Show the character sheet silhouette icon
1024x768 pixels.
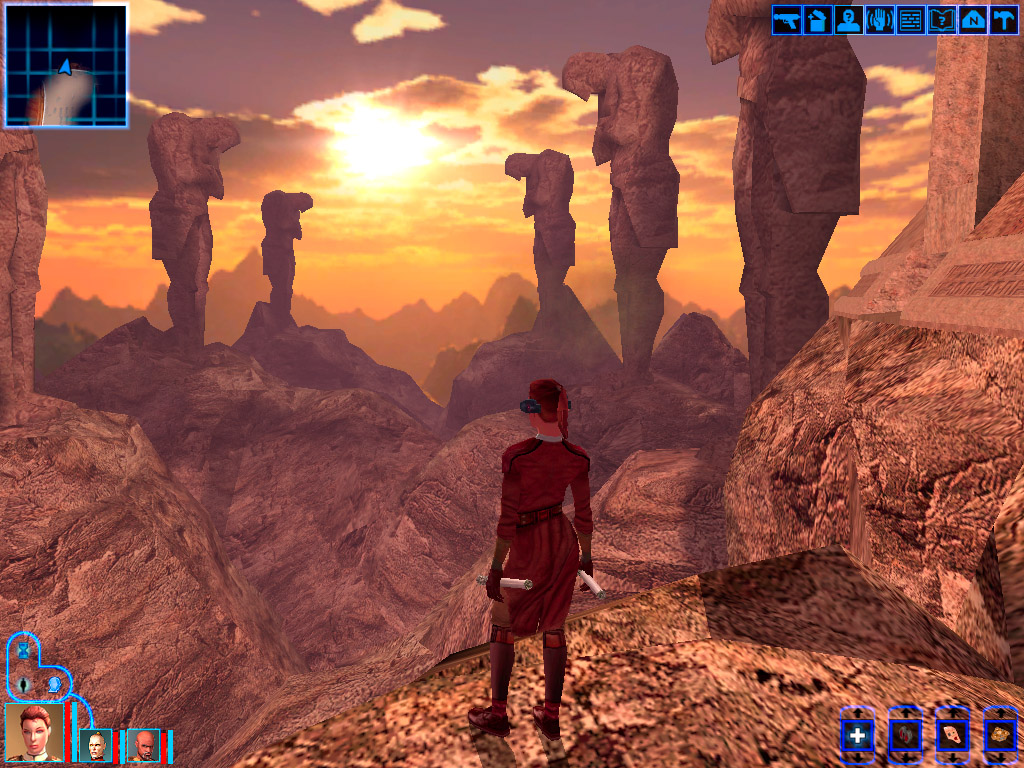(849, 20)
